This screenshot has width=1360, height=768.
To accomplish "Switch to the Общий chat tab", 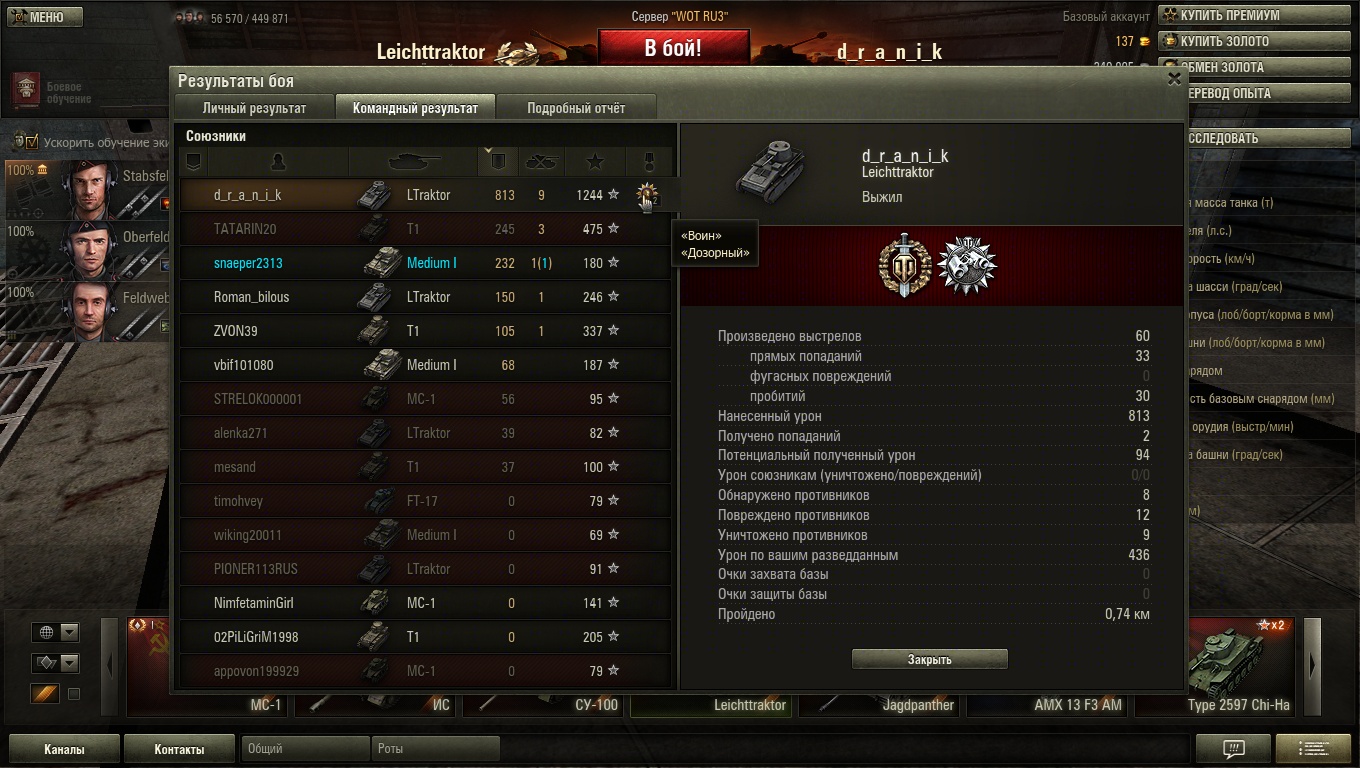I will (x=304, y=749).
